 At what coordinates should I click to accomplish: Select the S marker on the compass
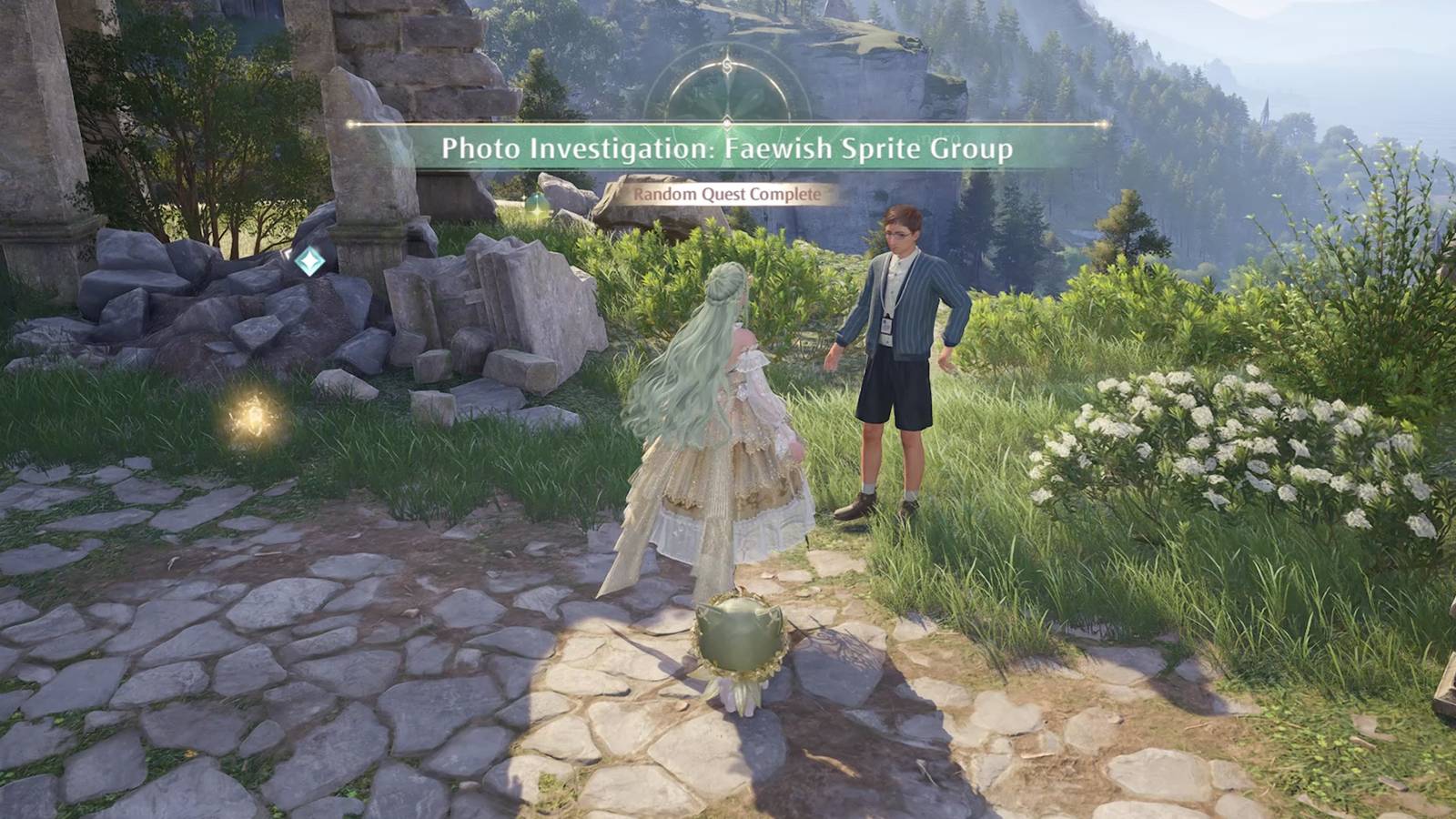[x=726, y=66]
